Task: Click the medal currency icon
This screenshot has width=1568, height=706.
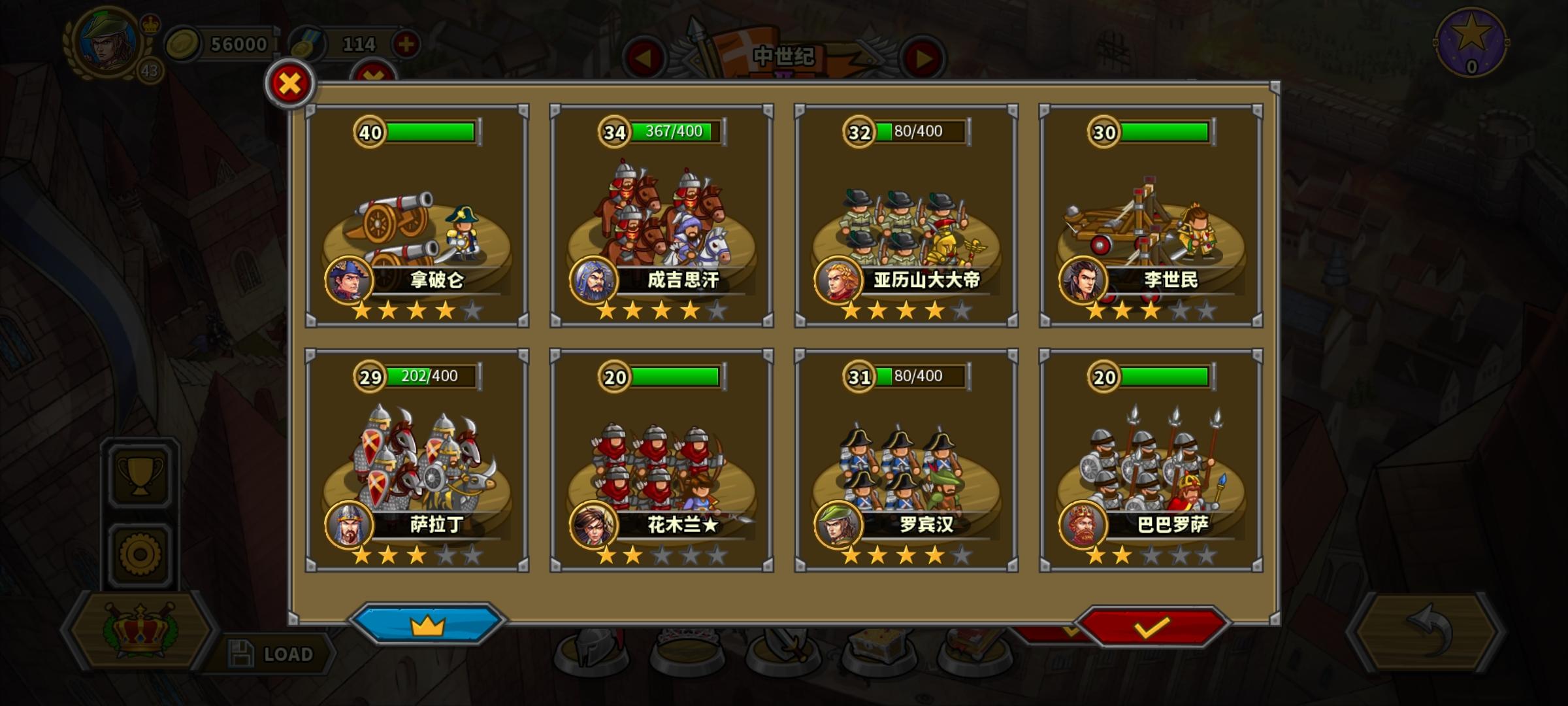Action: [x=307, y=44]
